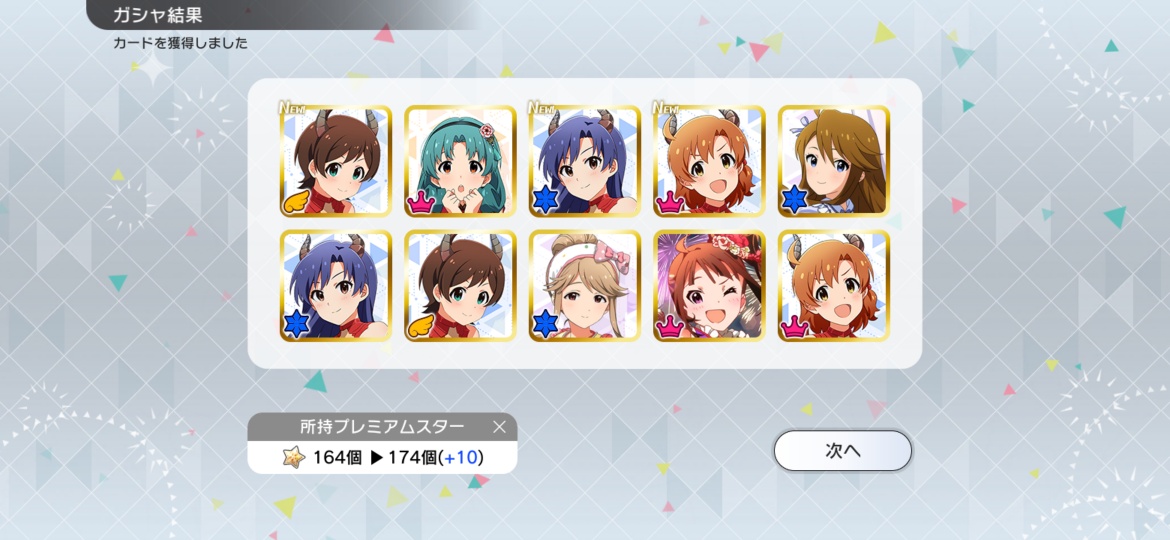This screenshot has width=1170, height=540.
Task: Select the blue-haired horned card without New tag
Action: [335, 286]
